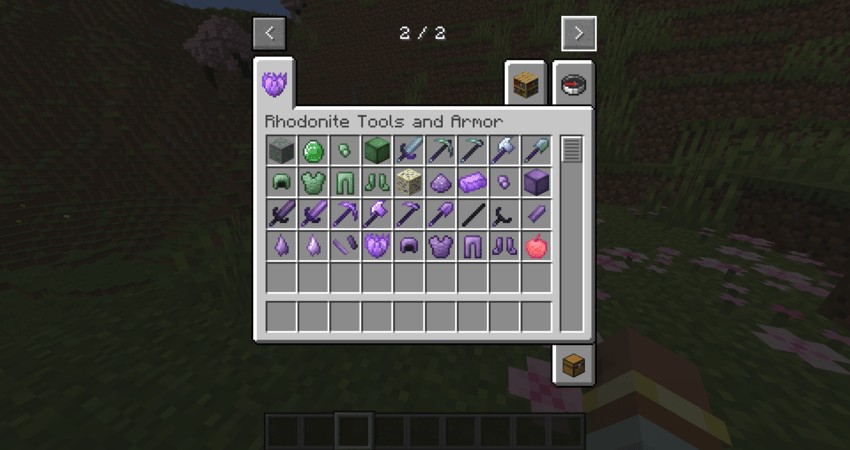Switch to the compass tab
The image size is (850, 450).
point(573,85)
